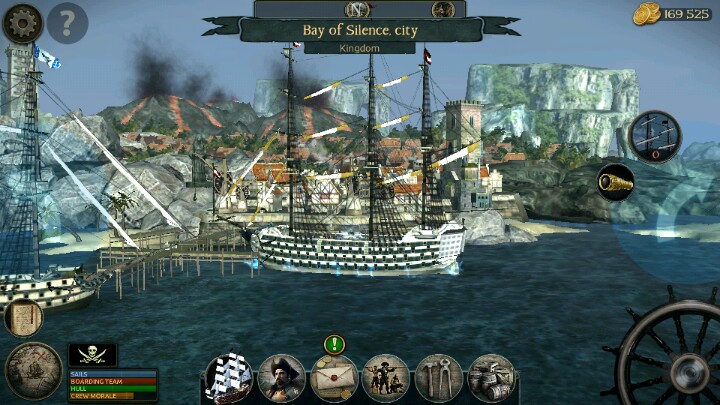The width and height of the screenshot is (720, 405).
Task: Tap the compass icon above the banner
Action: point(357,9)
